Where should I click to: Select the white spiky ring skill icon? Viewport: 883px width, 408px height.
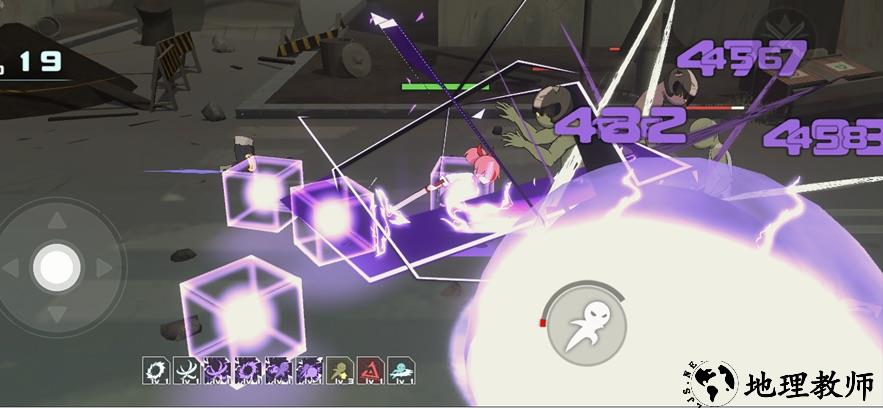coord(156,371)
